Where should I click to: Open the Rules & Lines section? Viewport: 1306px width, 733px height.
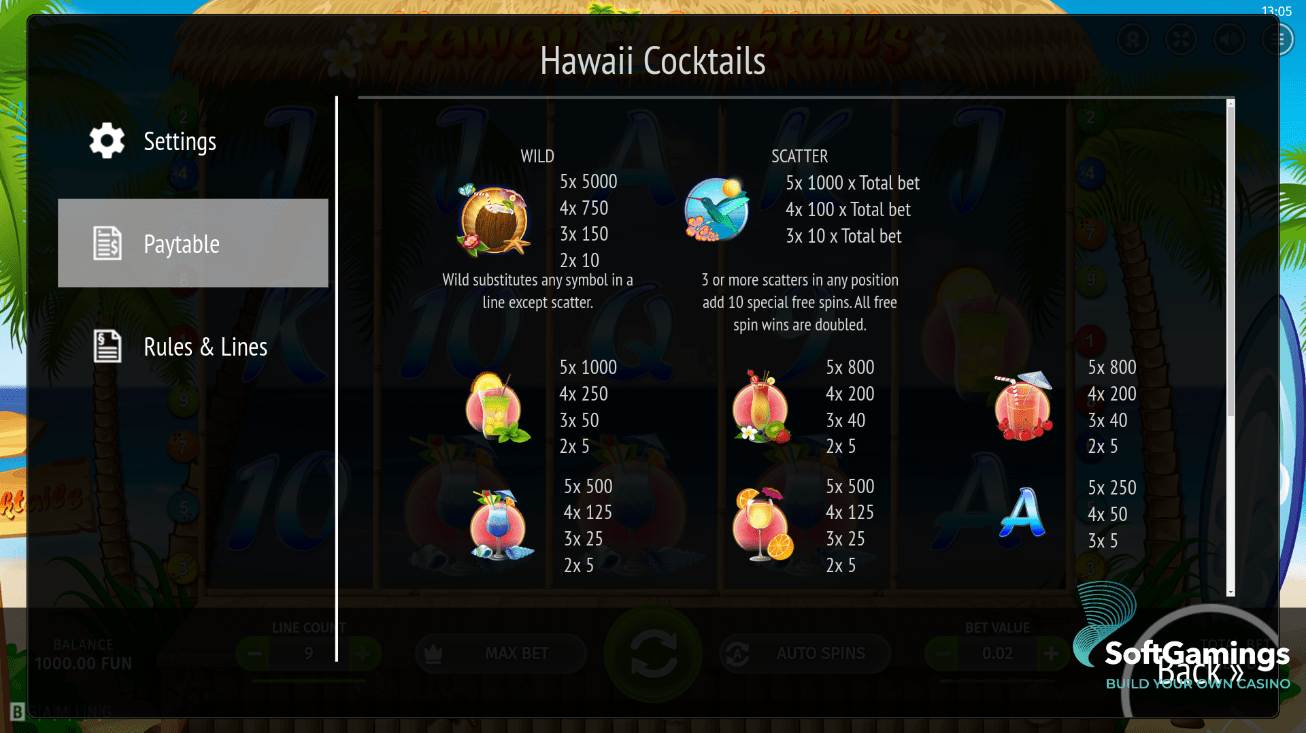pos(206,346)
